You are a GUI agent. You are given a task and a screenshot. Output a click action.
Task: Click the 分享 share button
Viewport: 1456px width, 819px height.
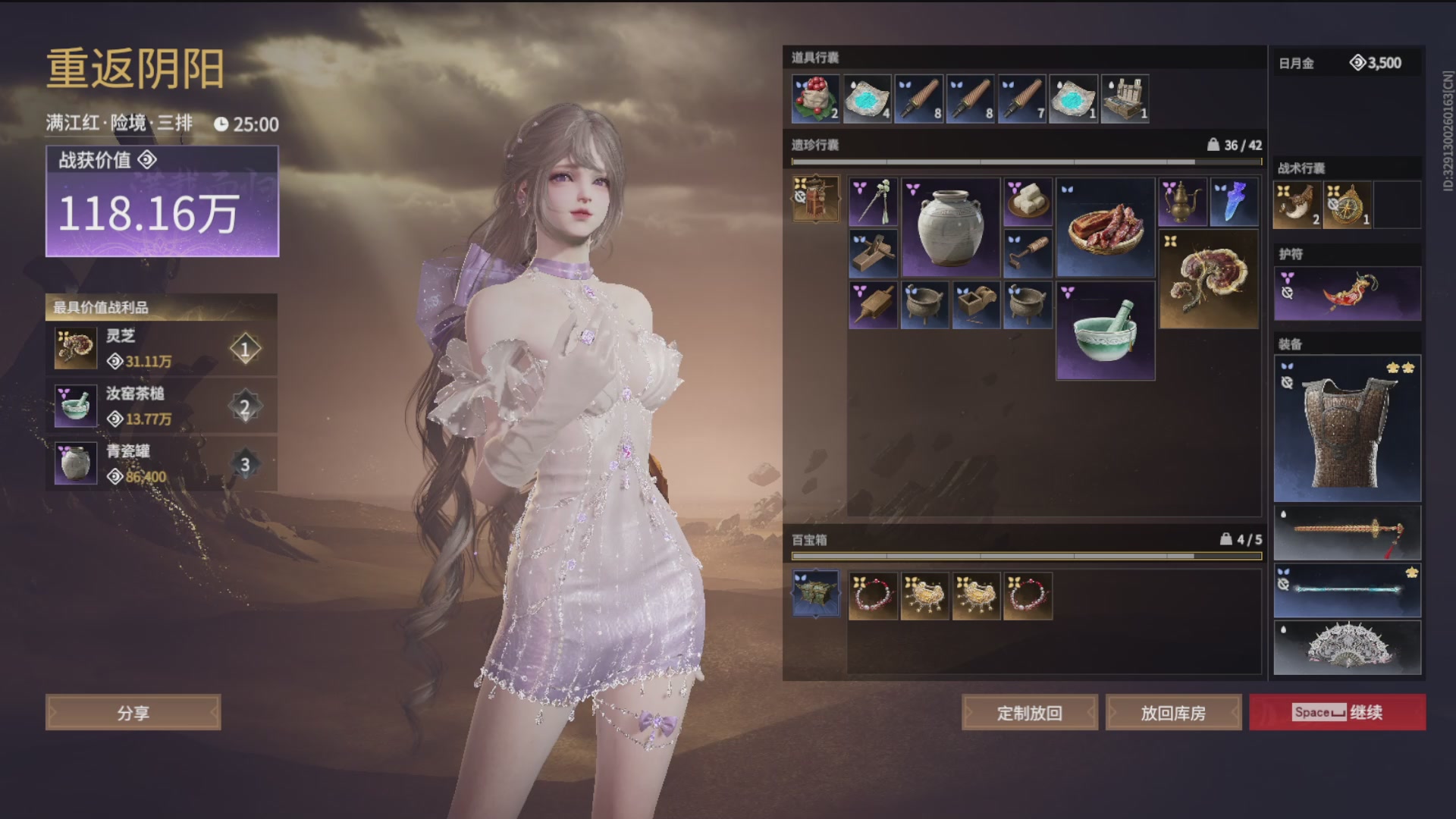point(133,713)
